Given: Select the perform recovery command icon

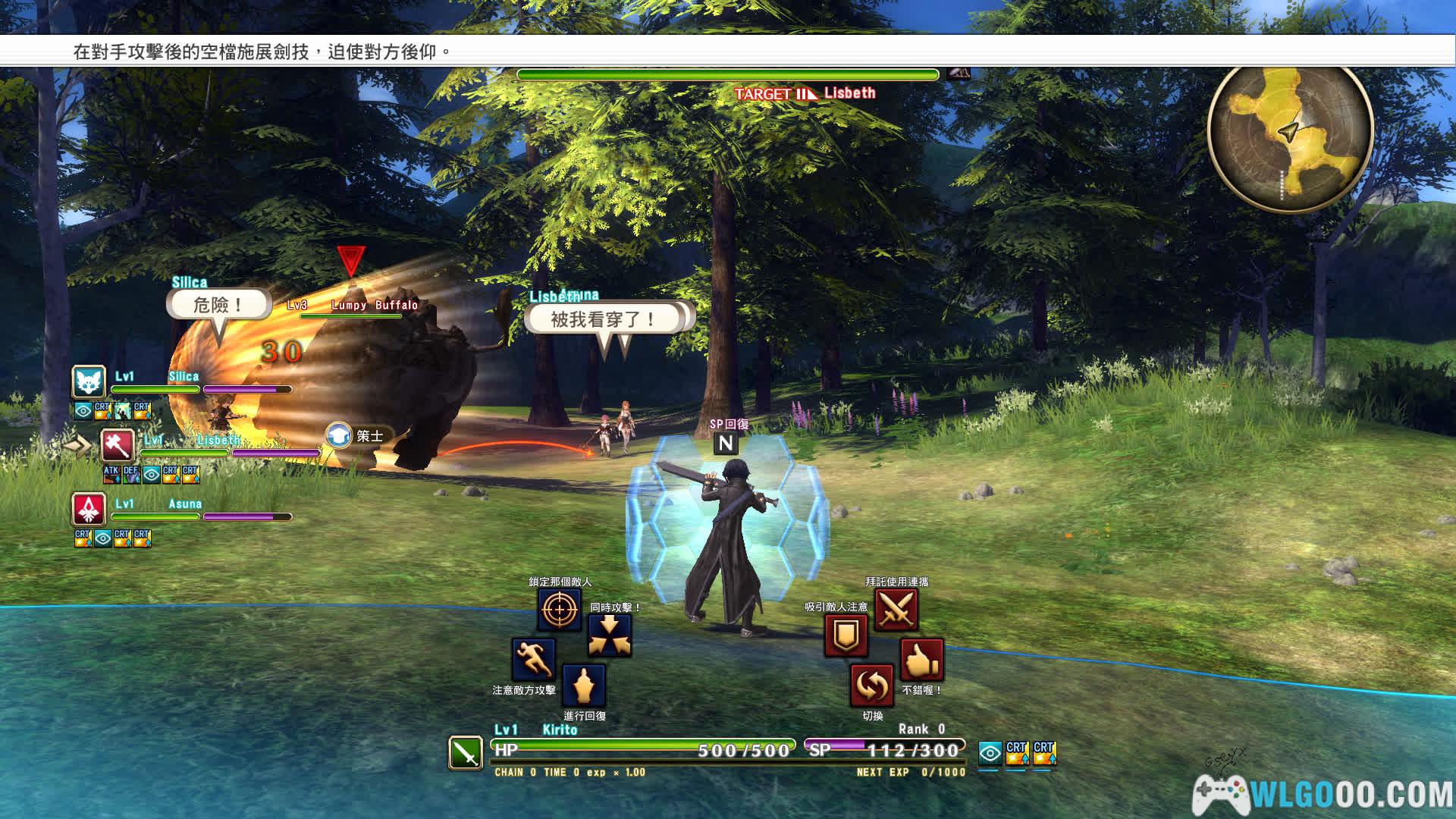Looking at the screenshot, I should pos(583,686).
